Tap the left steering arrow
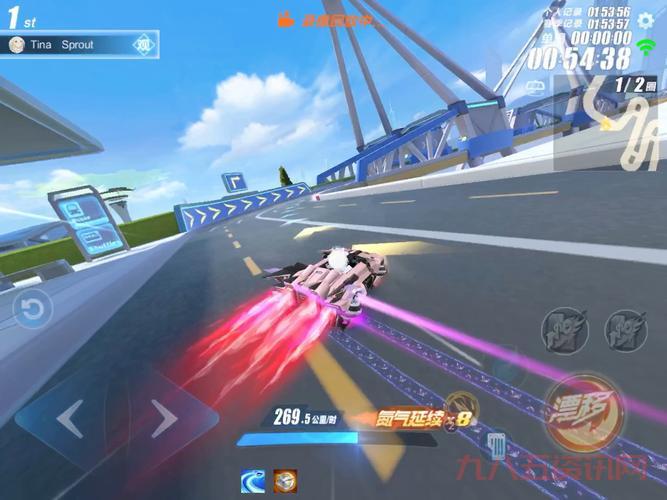The image size is (667, 500). coord(70,418)
